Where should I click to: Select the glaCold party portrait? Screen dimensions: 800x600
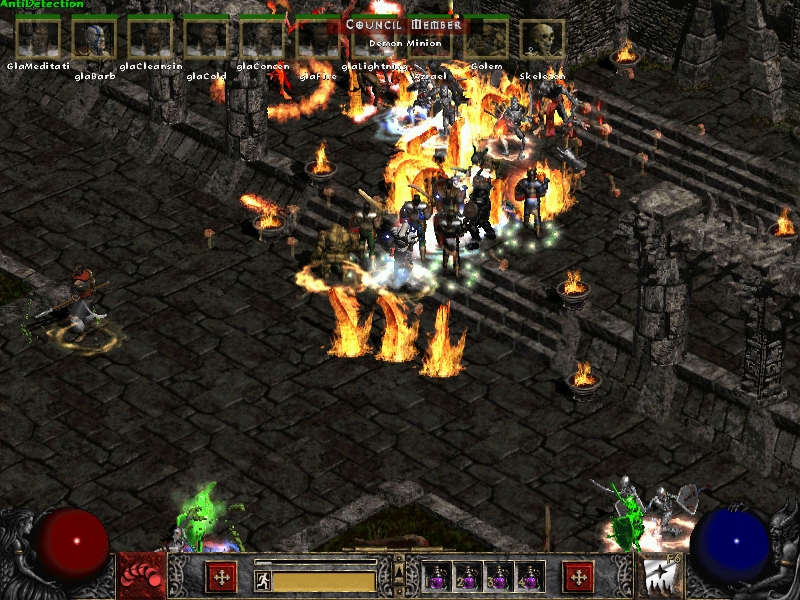[x=206, y=39]
